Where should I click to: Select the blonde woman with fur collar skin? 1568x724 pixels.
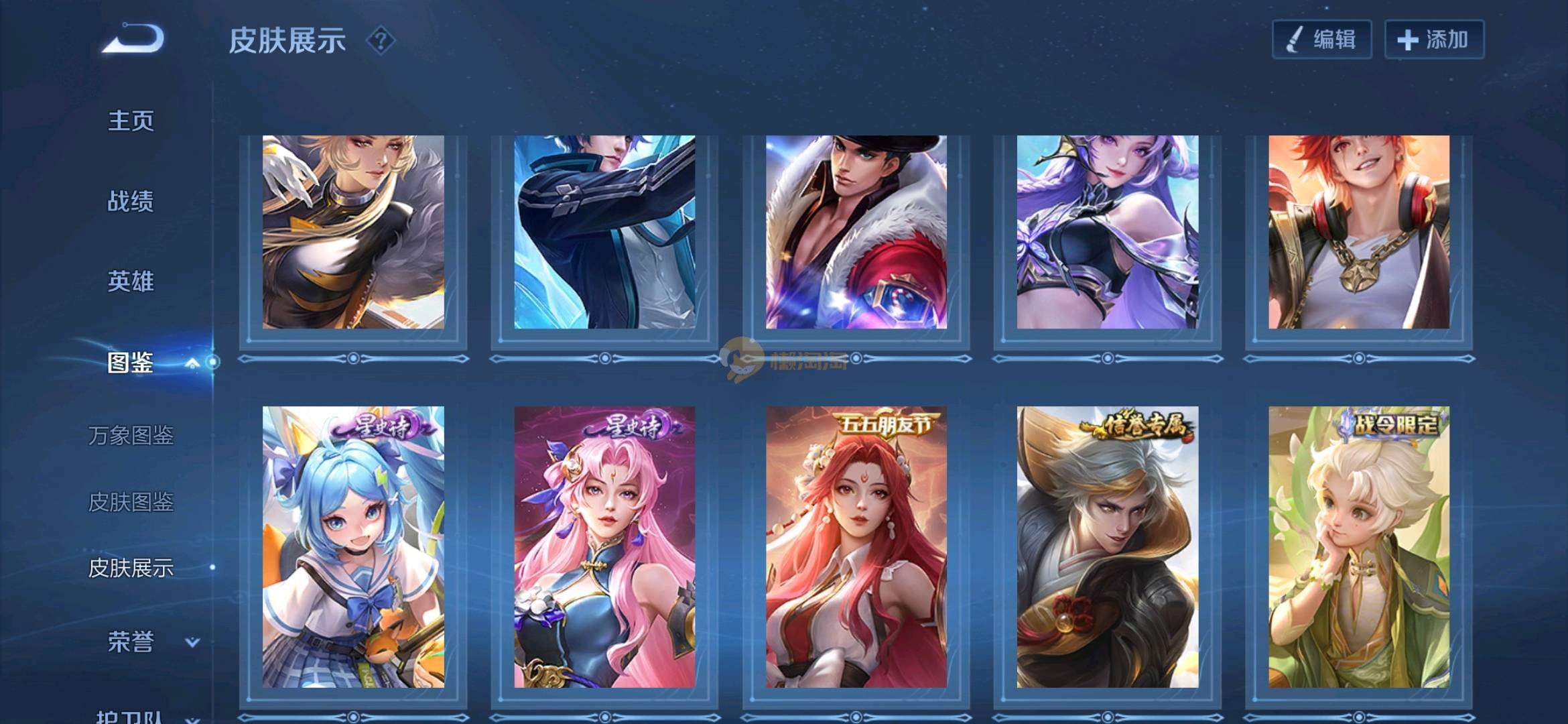[353, 232]
